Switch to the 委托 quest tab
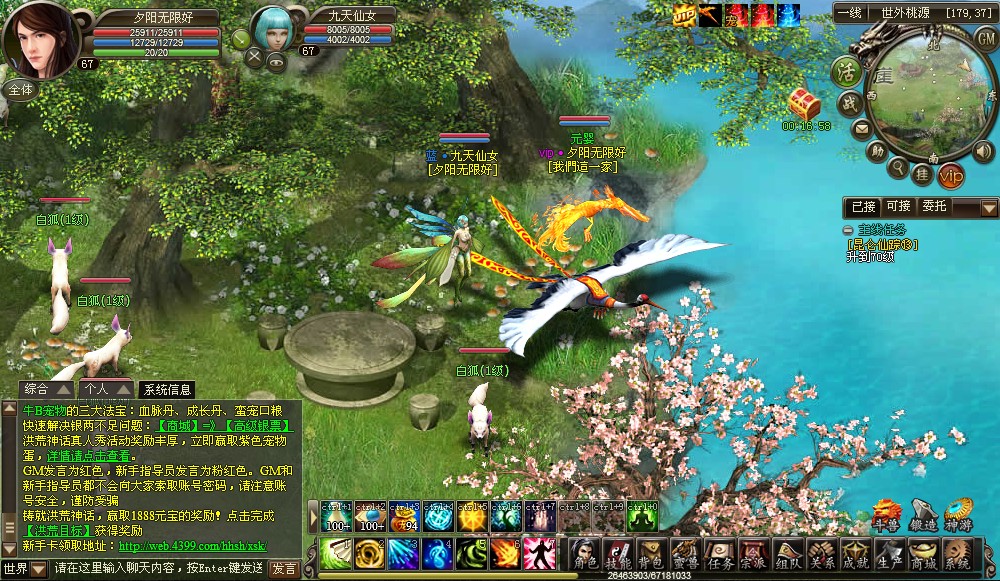The height and width of the screenshot is (581, 1000). pyautogui.click(x=934, y=206)
